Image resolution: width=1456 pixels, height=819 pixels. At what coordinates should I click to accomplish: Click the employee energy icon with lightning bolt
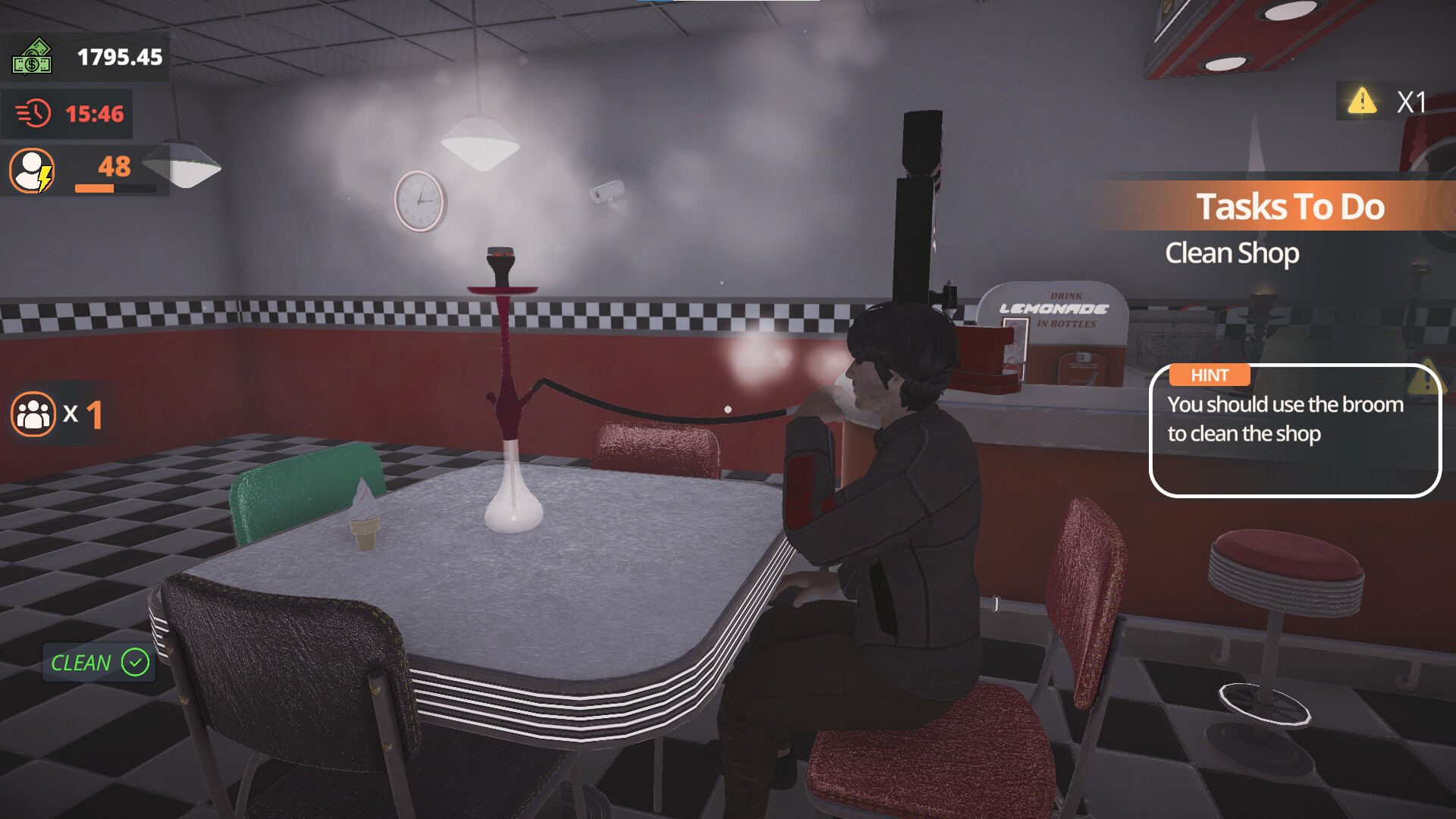click(32, 172)
